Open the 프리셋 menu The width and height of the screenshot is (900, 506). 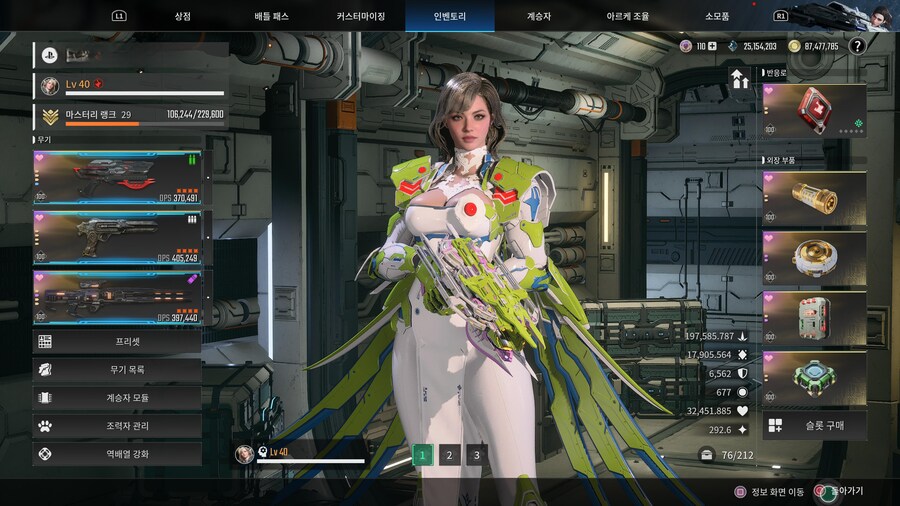118,342
